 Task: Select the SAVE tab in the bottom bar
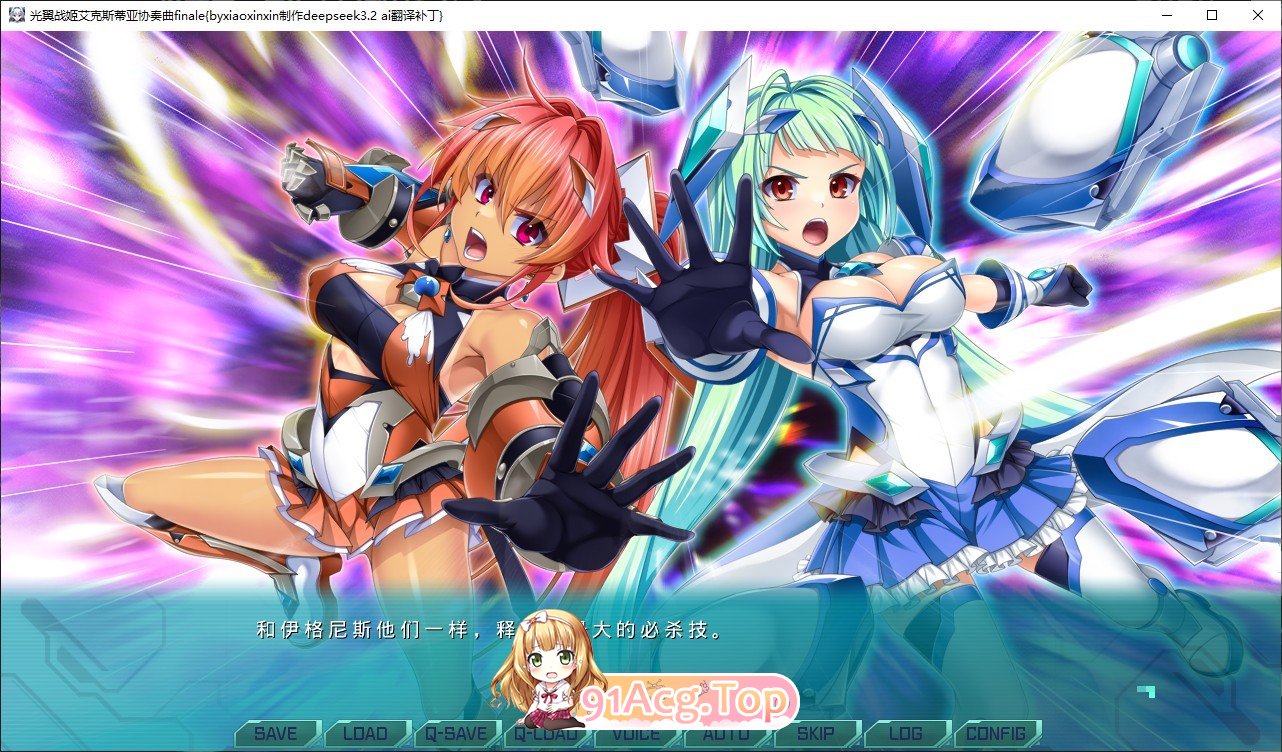click(276, 733)
